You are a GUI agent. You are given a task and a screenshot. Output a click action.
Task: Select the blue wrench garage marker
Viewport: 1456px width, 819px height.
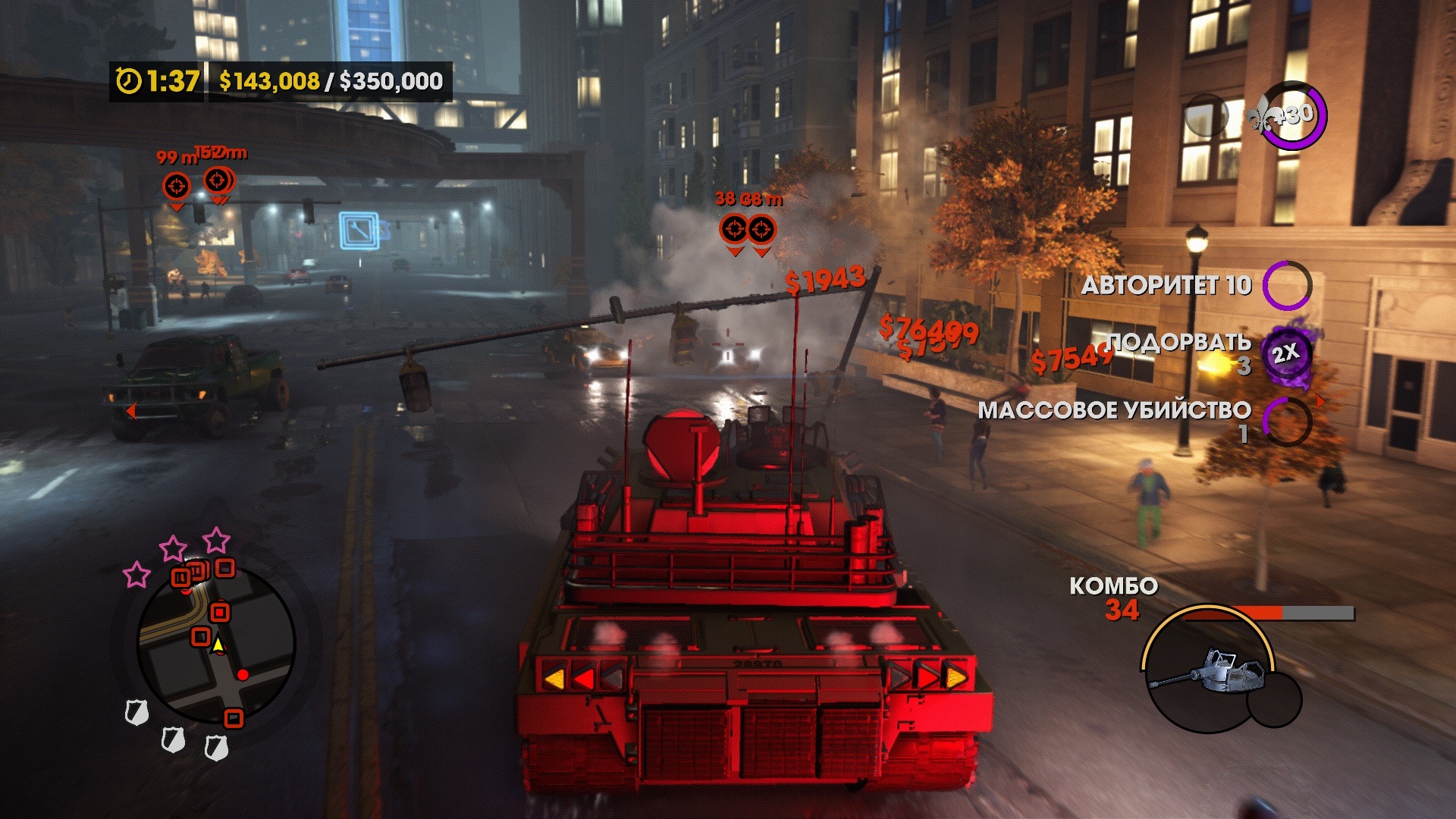pos(359,231)
